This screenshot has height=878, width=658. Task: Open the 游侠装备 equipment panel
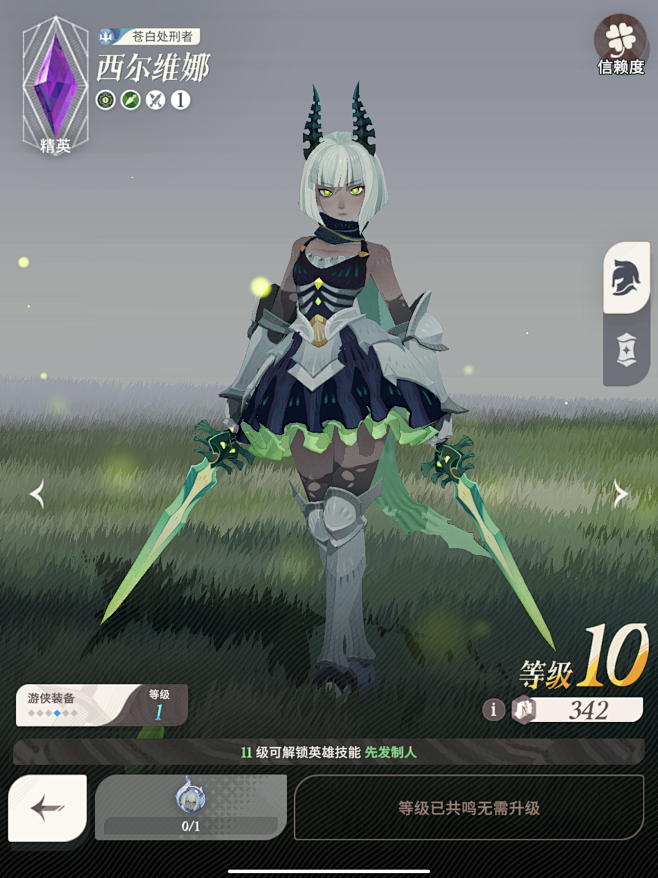coord(101,704)
